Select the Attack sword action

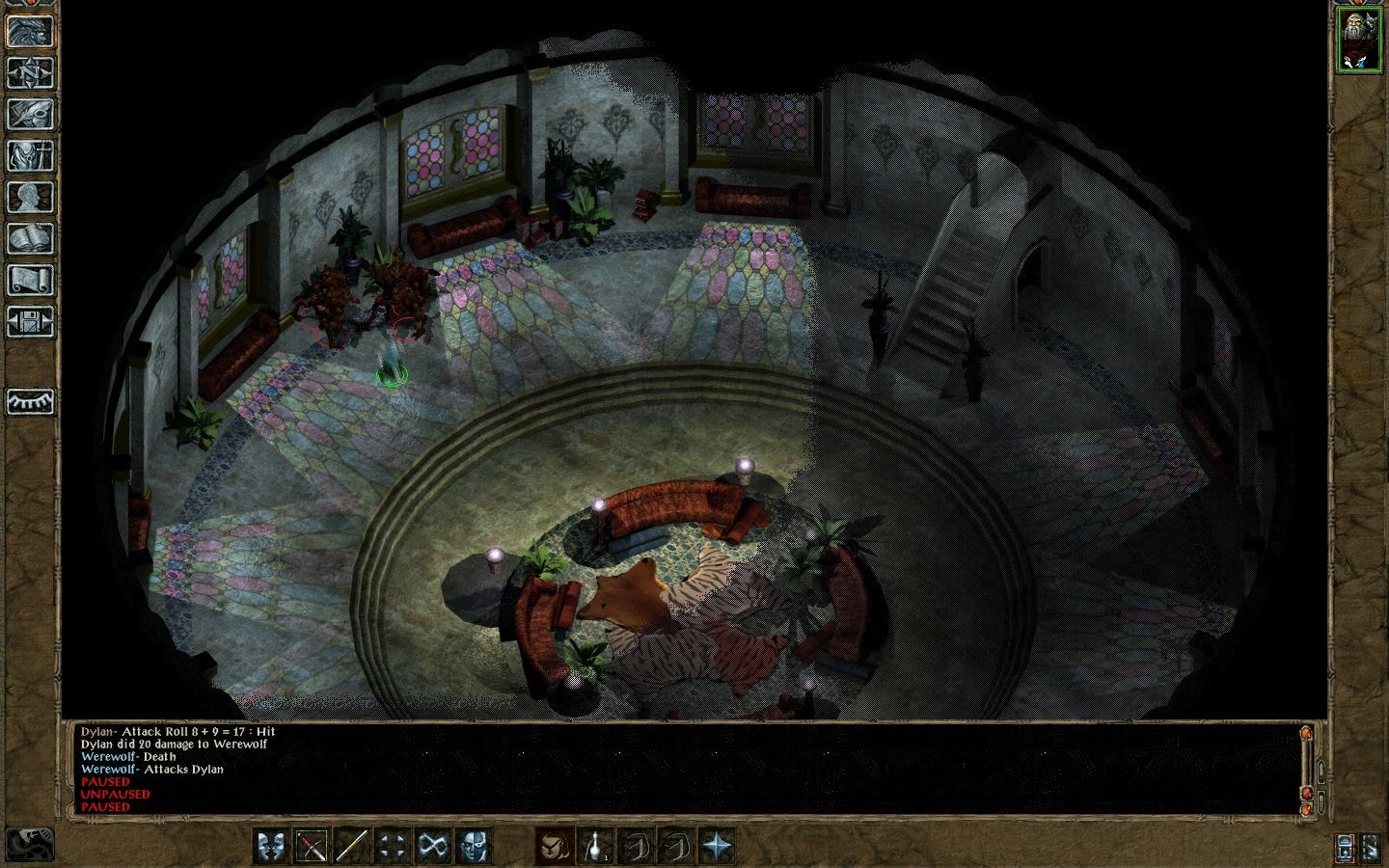tap(311, 845)
